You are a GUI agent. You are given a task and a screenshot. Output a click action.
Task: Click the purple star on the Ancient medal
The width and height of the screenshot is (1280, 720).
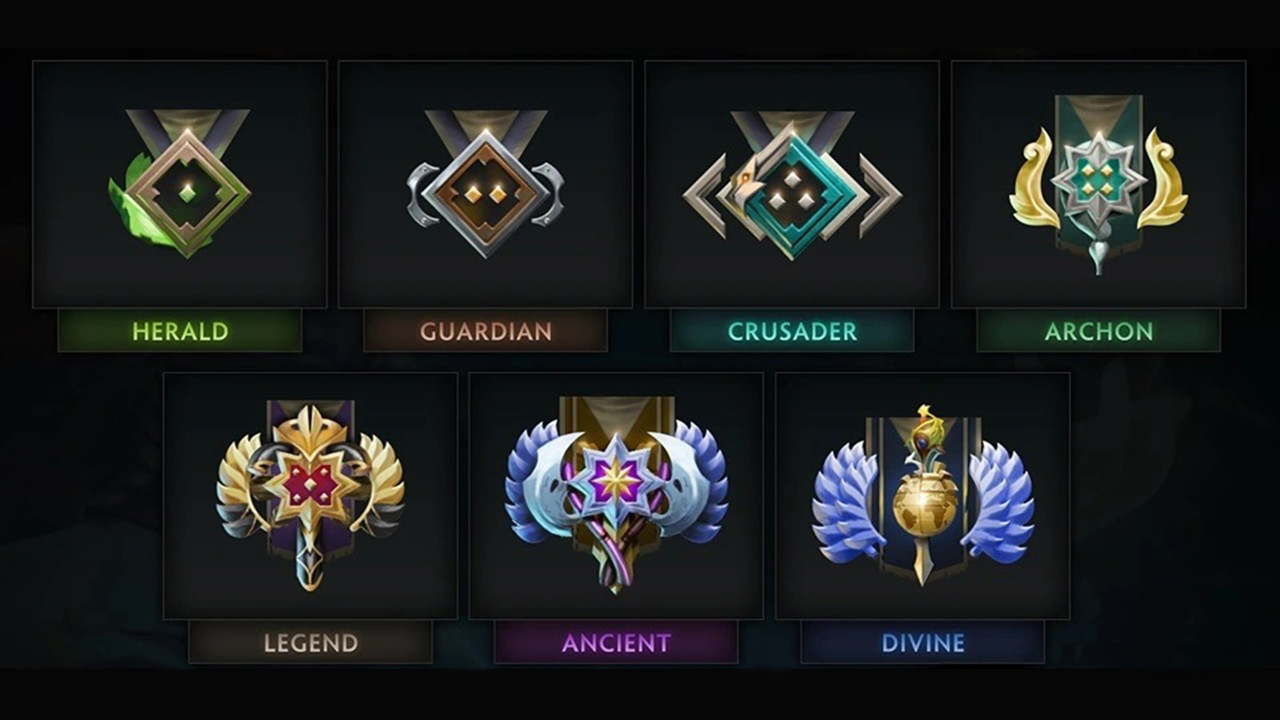coord(617,480)
